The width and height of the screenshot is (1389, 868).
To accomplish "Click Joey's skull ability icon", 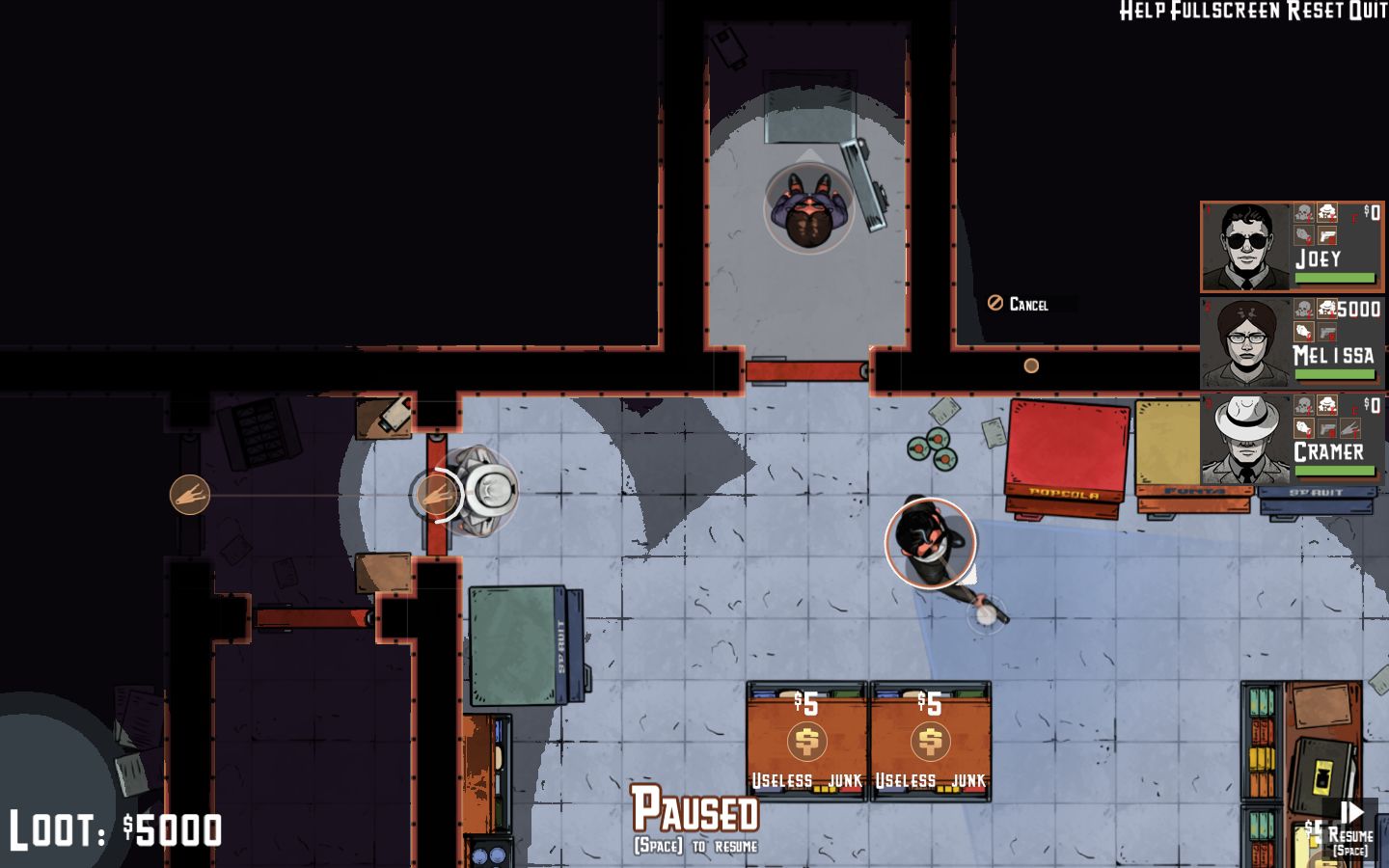I will point(1304,212).
